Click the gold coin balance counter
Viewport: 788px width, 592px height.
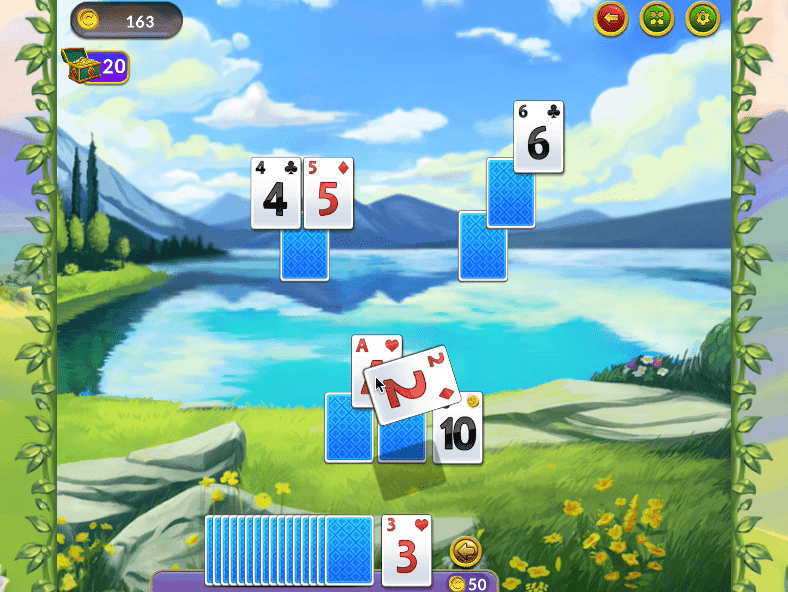coord(126,19)
